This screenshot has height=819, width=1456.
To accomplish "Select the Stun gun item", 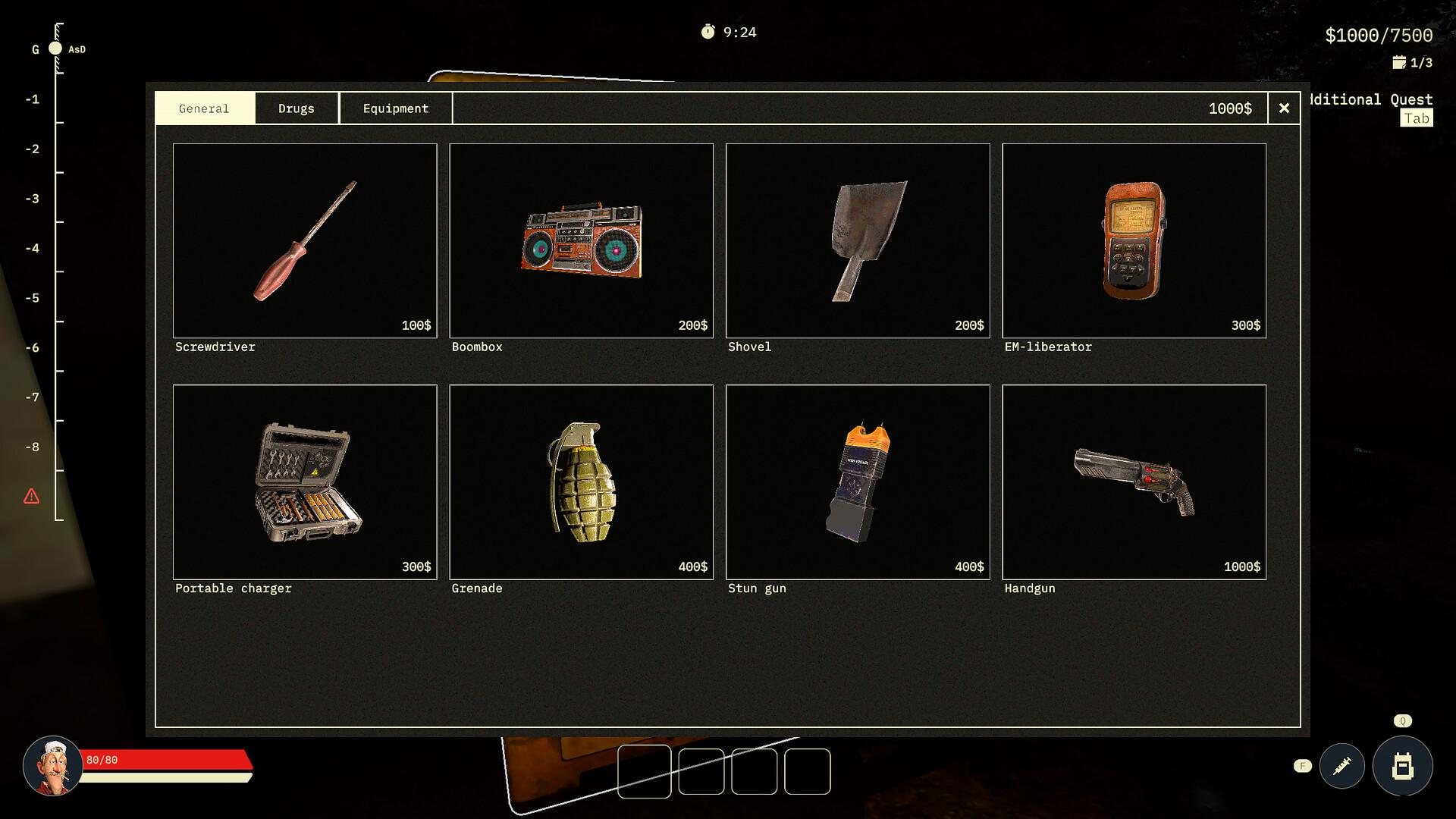I will click(858, 482).
